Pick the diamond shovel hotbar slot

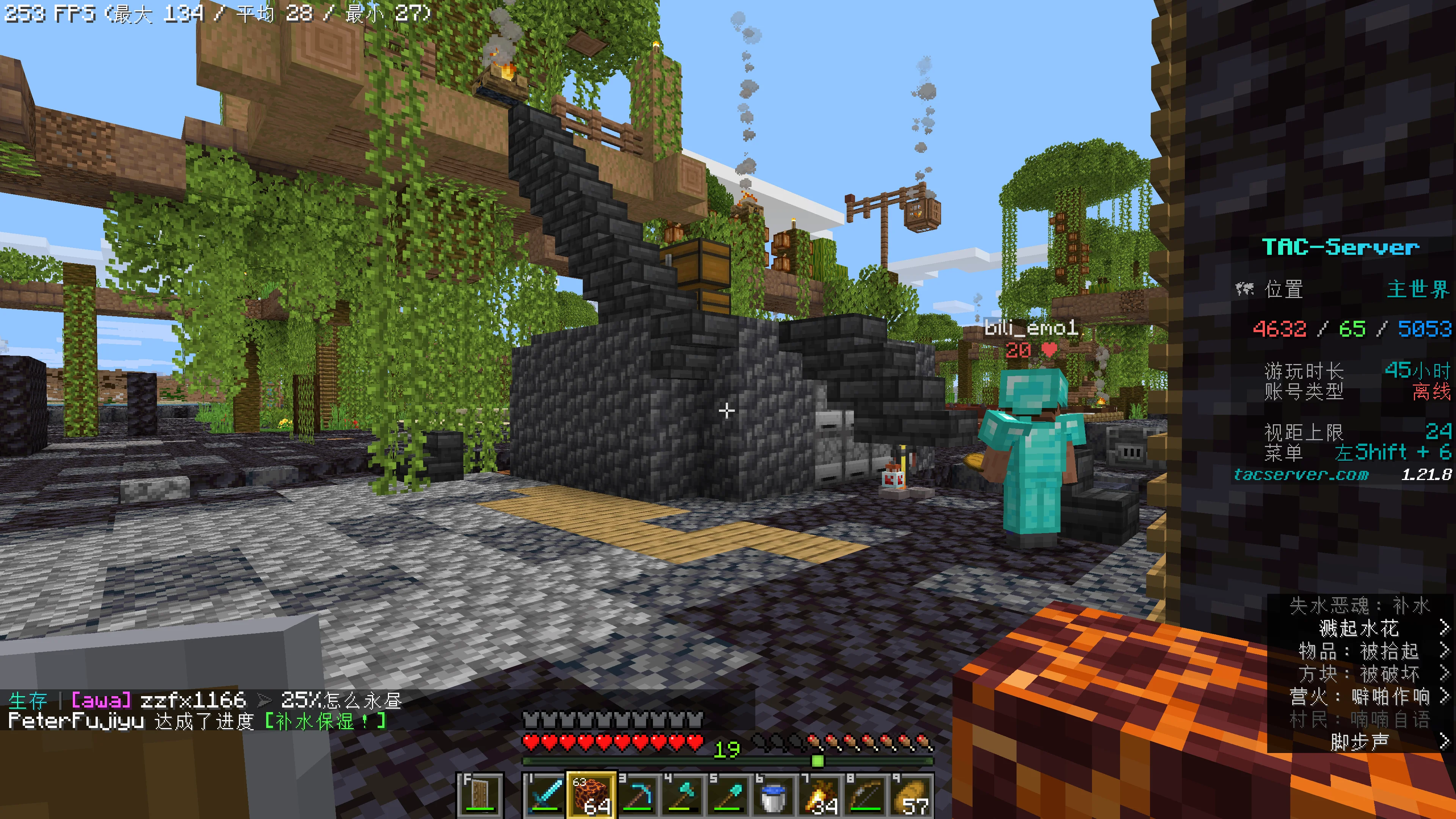click(x=728, y=794)
